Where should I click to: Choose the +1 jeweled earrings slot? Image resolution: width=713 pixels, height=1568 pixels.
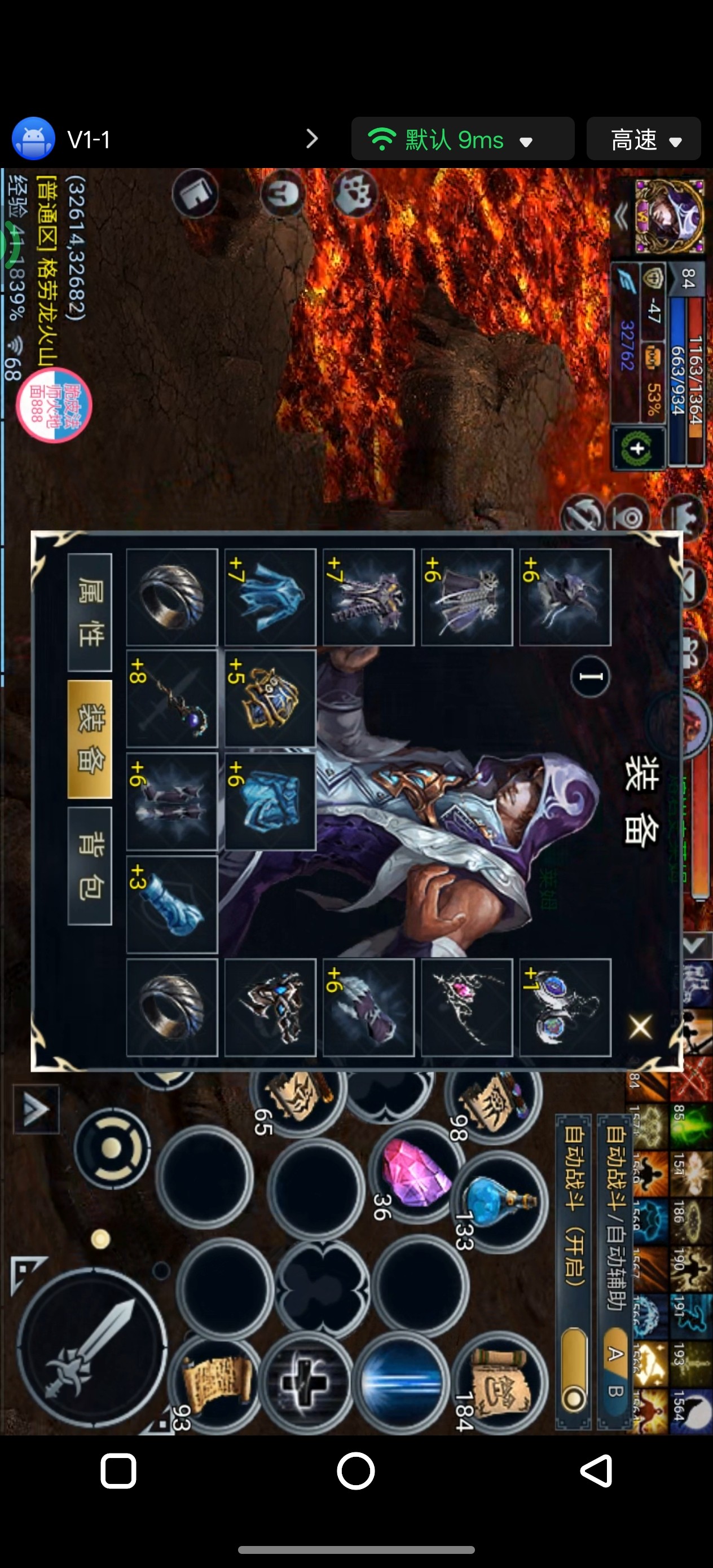(565, 1007)
